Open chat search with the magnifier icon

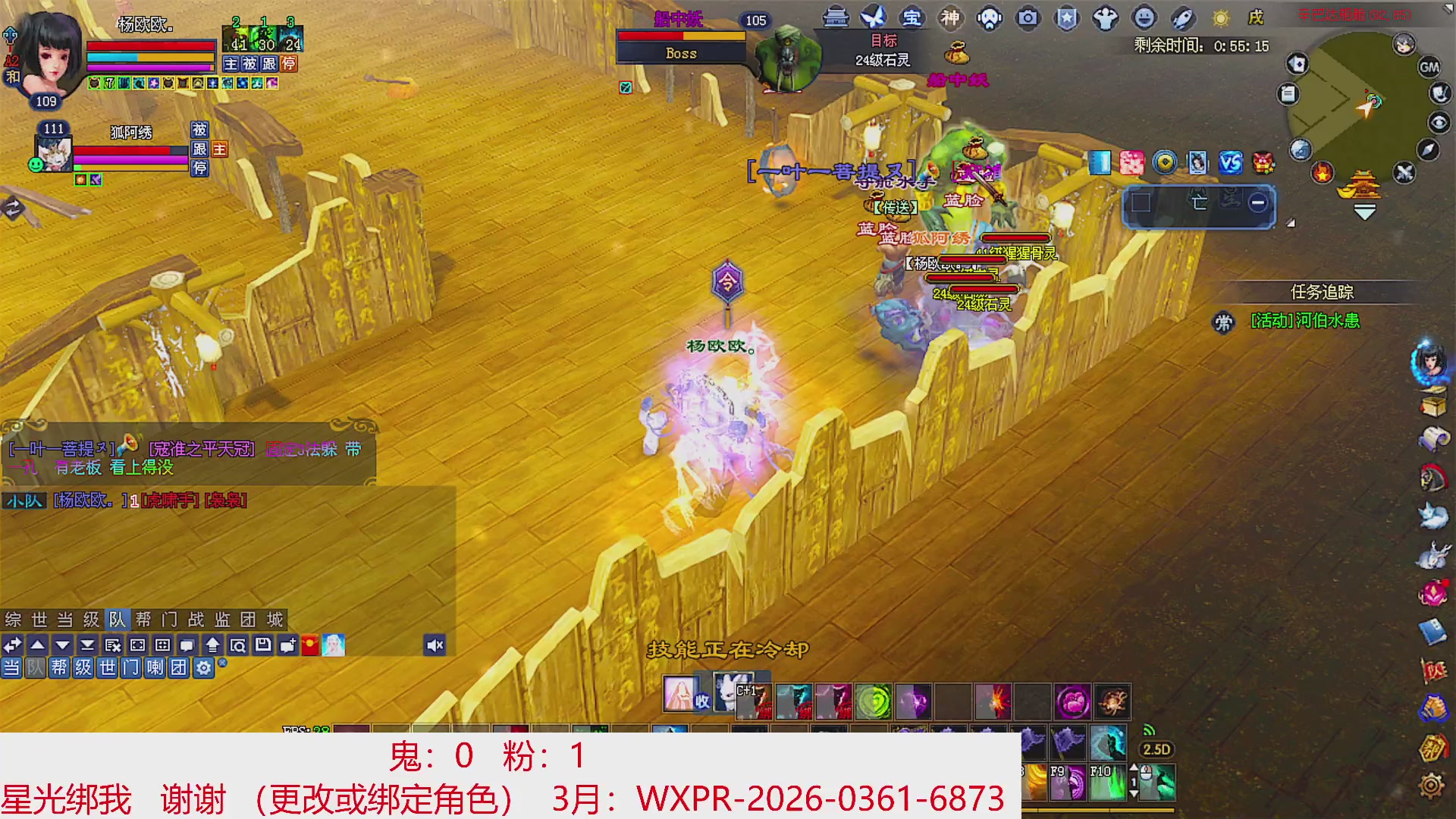click(x=240, y=645)
